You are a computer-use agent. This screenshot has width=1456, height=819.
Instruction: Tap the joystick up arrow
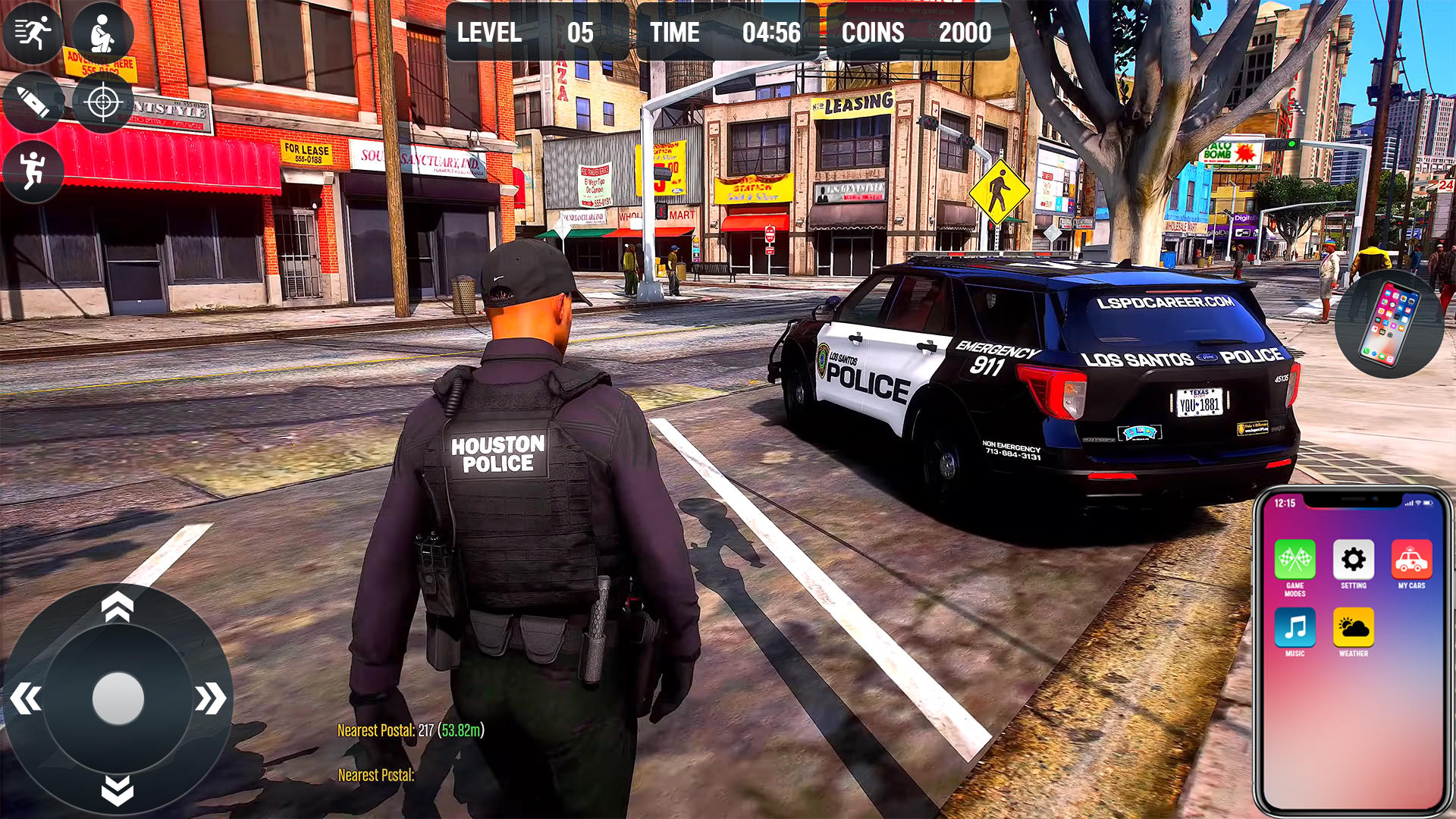[x=118, y=607]
